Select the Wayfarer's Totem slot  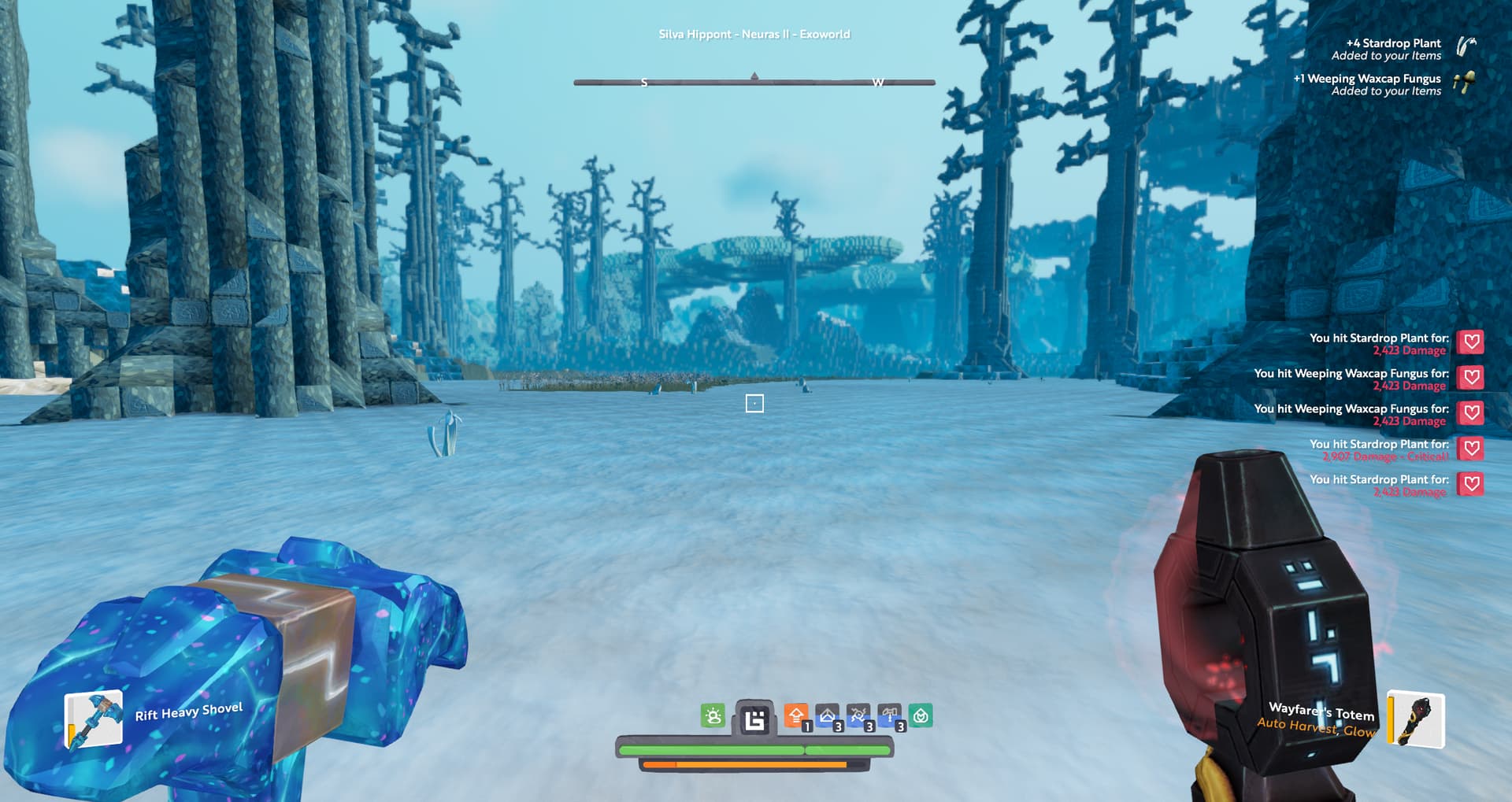coord(1416,719)
